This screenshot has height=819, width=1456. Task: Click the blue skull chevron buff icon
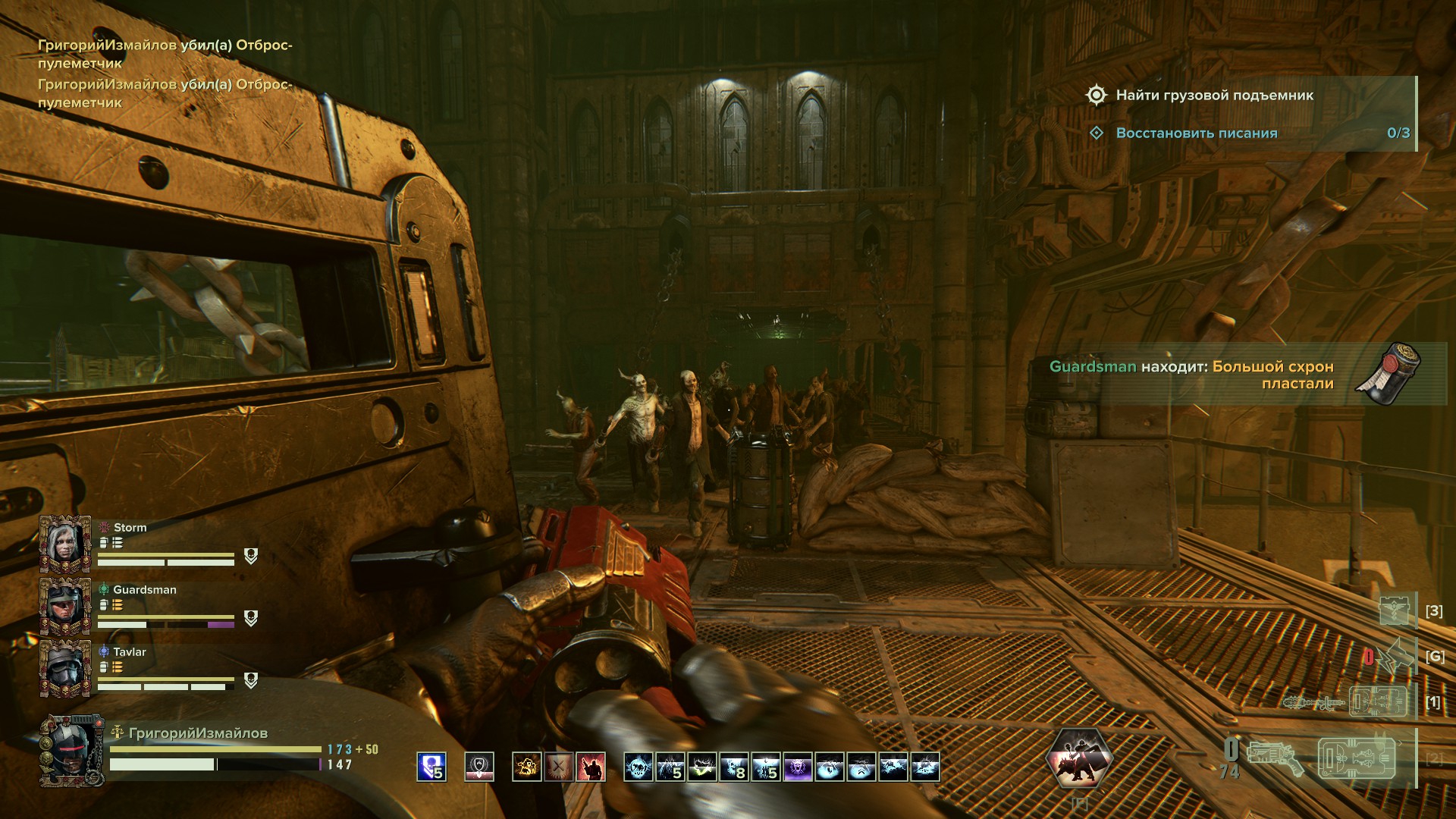tap(431, 767)
